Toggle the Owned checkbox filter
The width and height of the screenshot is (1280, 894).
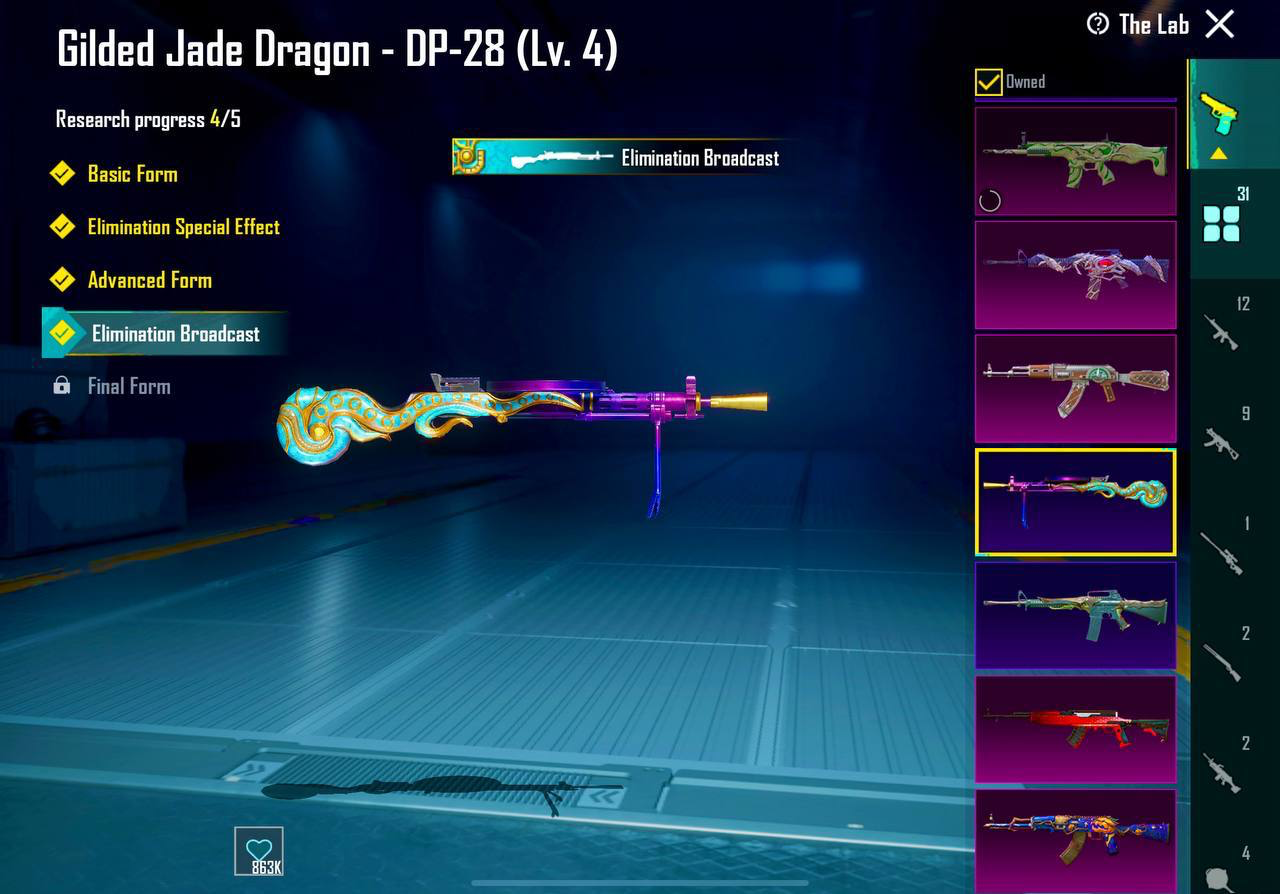[x=989, y=82]
